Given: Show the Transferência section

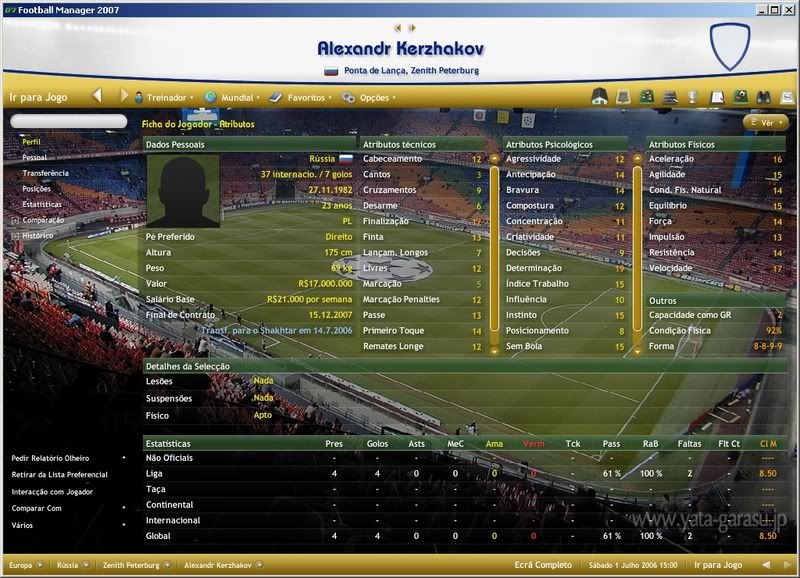Looking at the screenshot, I should 45,173.
